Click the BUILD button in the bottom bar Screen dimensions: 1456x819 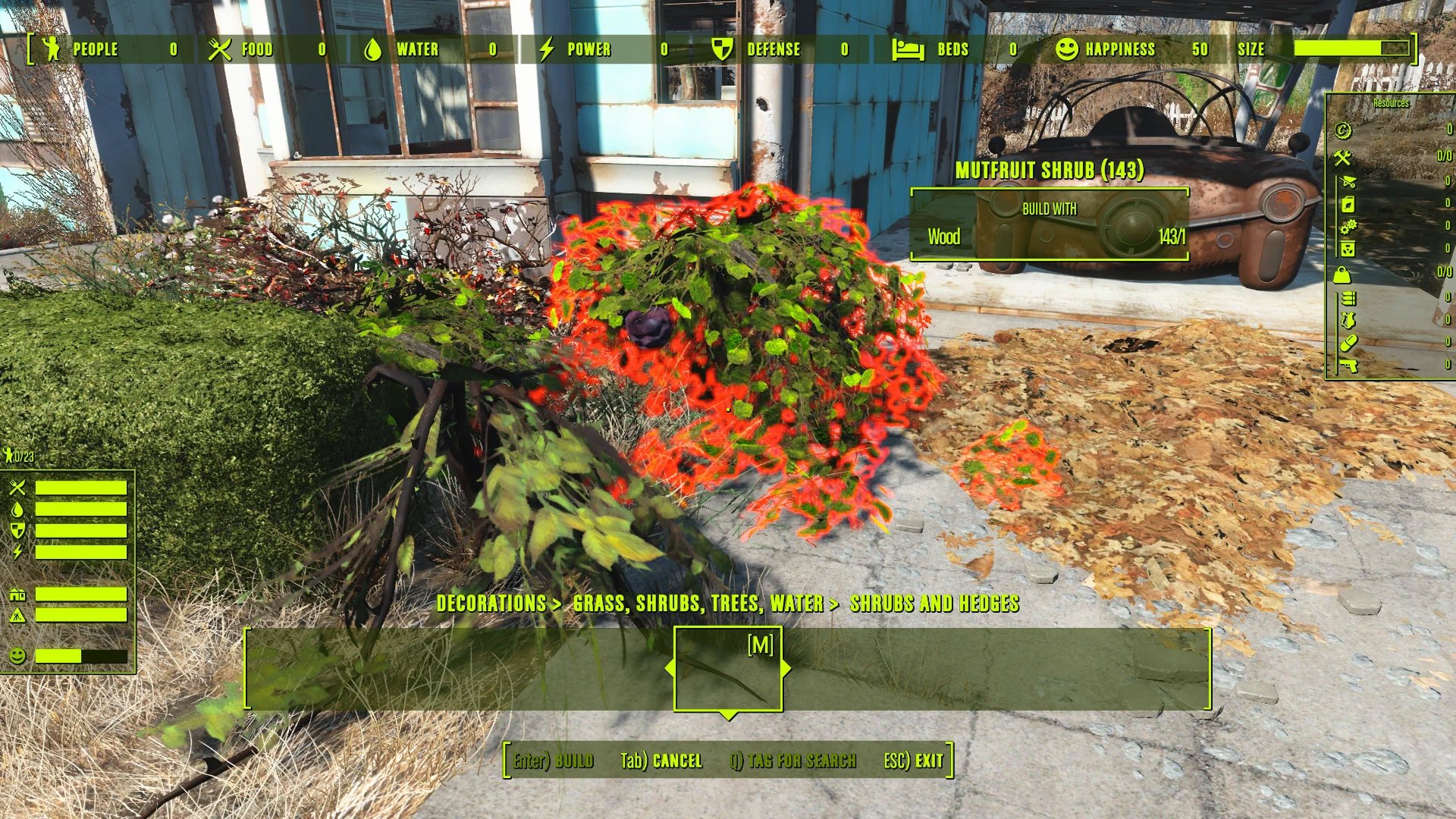tap(554, 761)
